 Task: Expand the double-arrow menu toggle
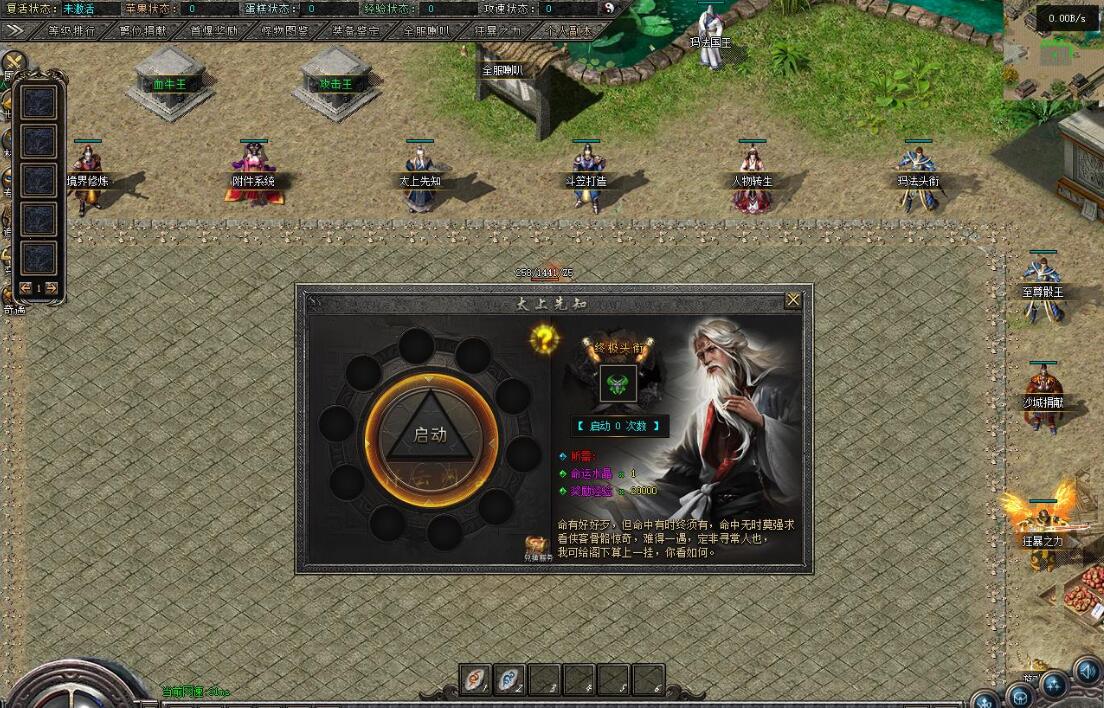pos(14,31)
